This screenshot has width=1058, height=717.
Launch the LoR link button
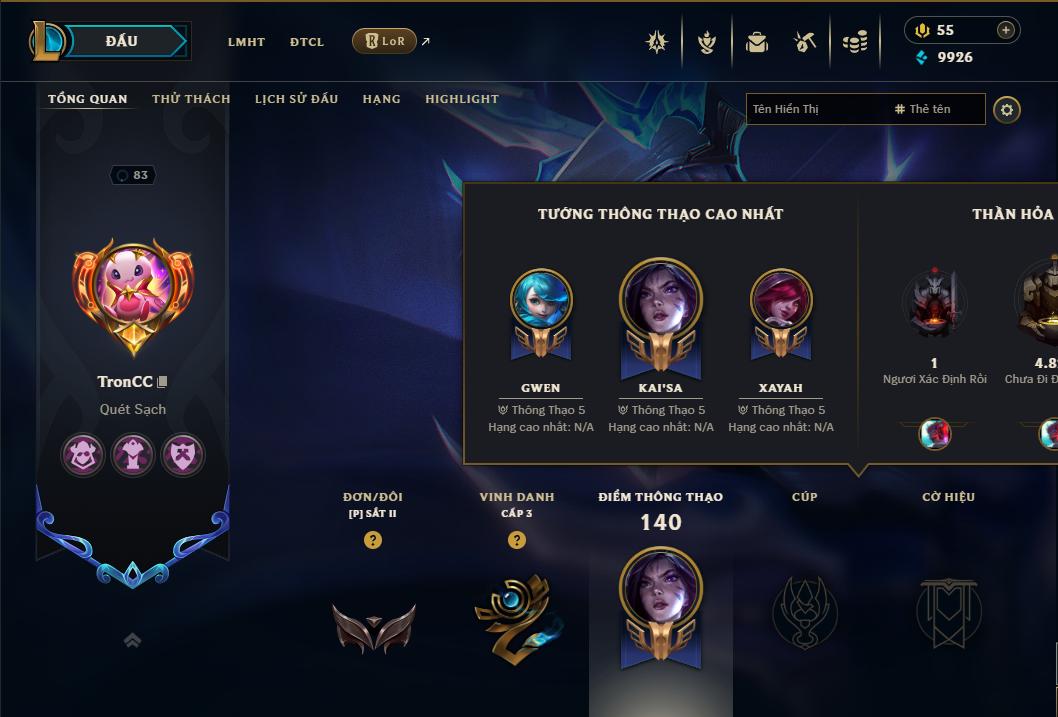pyautogui.click(x=385, y=41)
